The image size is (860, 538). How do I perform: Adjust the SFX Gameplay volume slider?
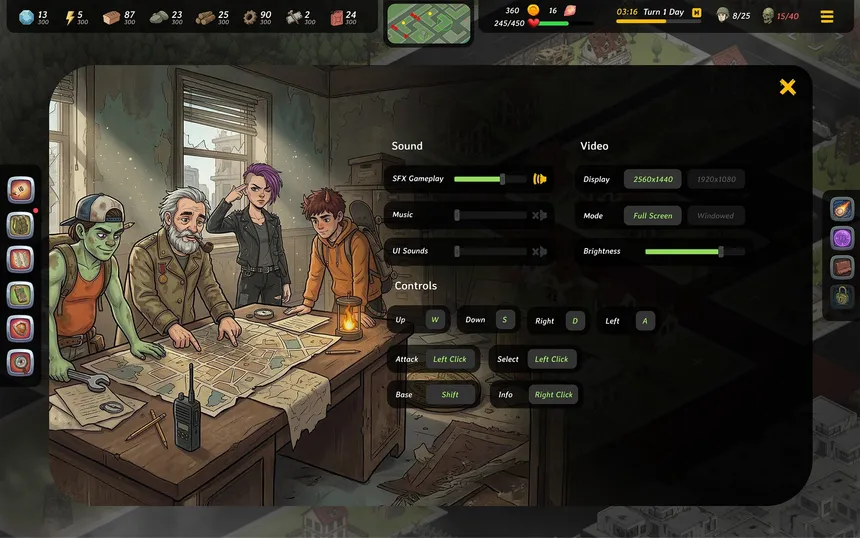point(502,179)
